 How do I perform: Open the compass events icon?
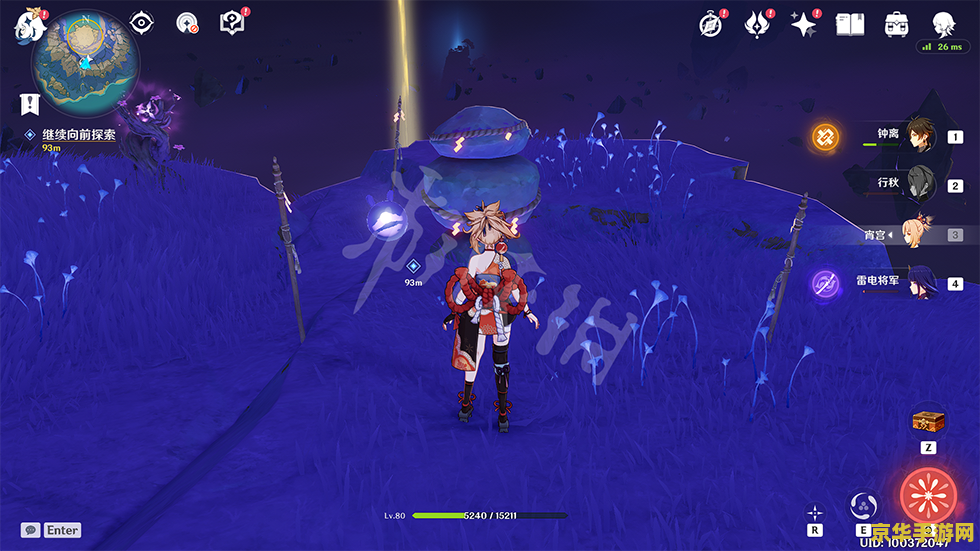711,25
